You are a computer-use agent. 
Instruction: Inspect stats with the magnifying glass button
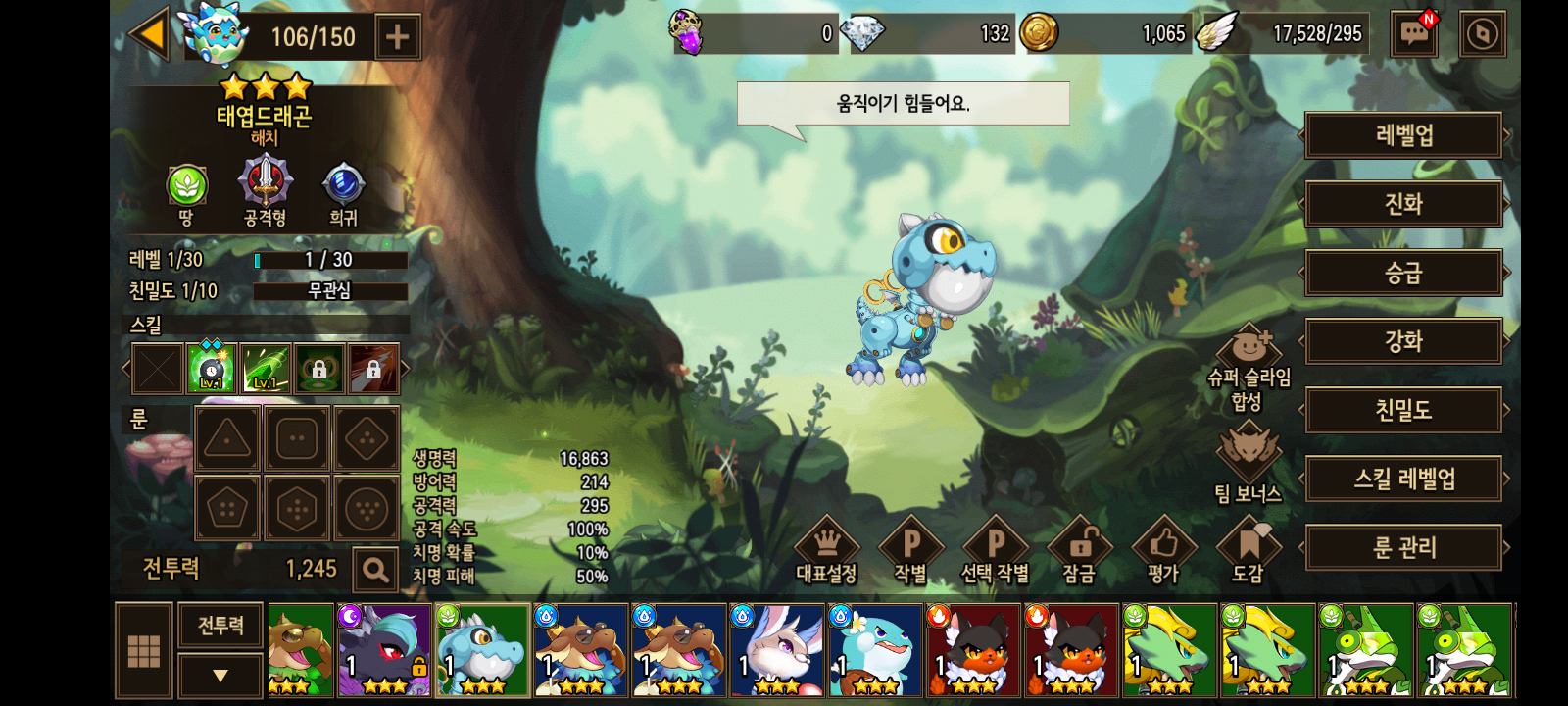pos(374,569)
